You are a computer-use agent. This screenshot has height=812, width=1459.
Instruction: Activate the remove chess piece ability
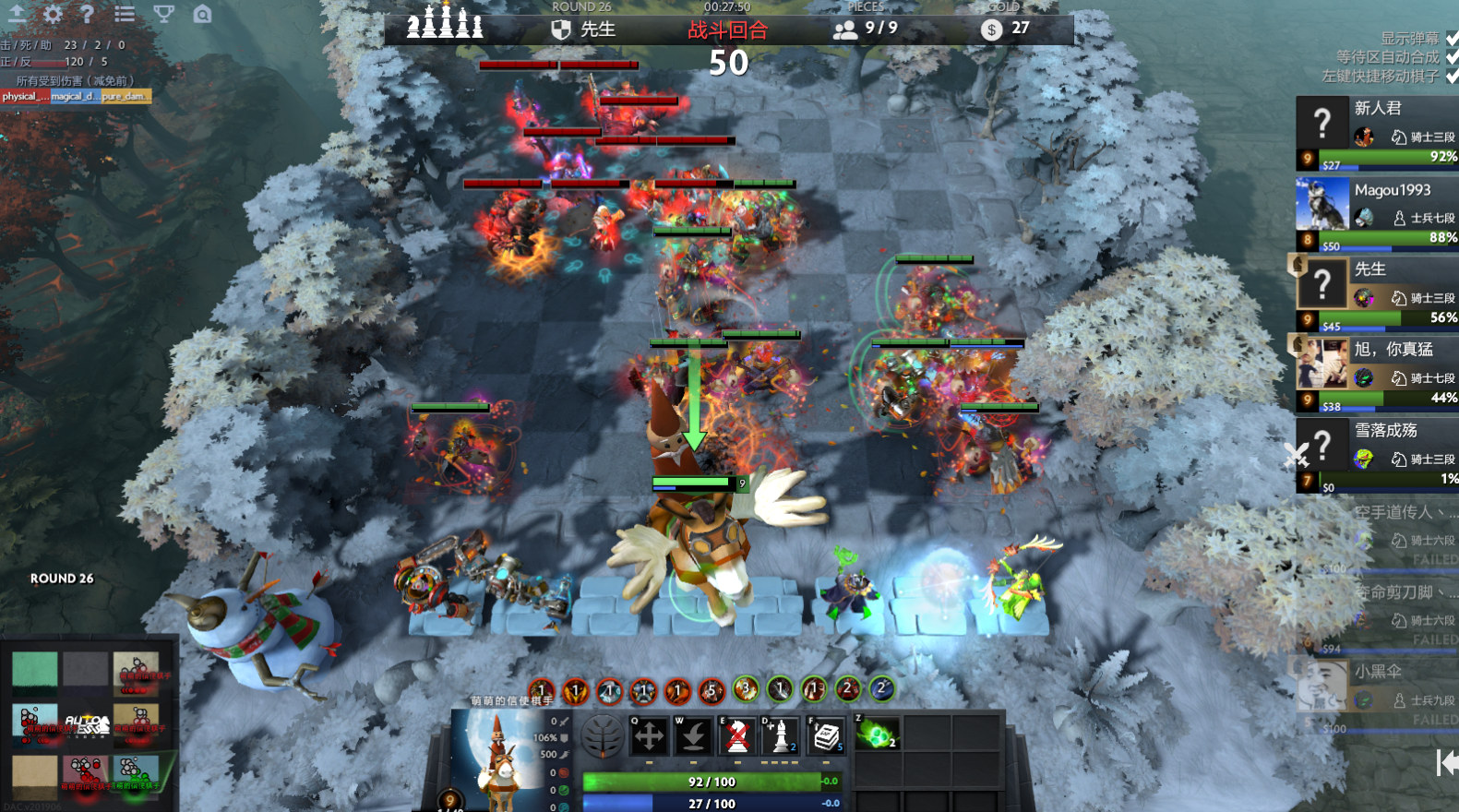point(737,736)
